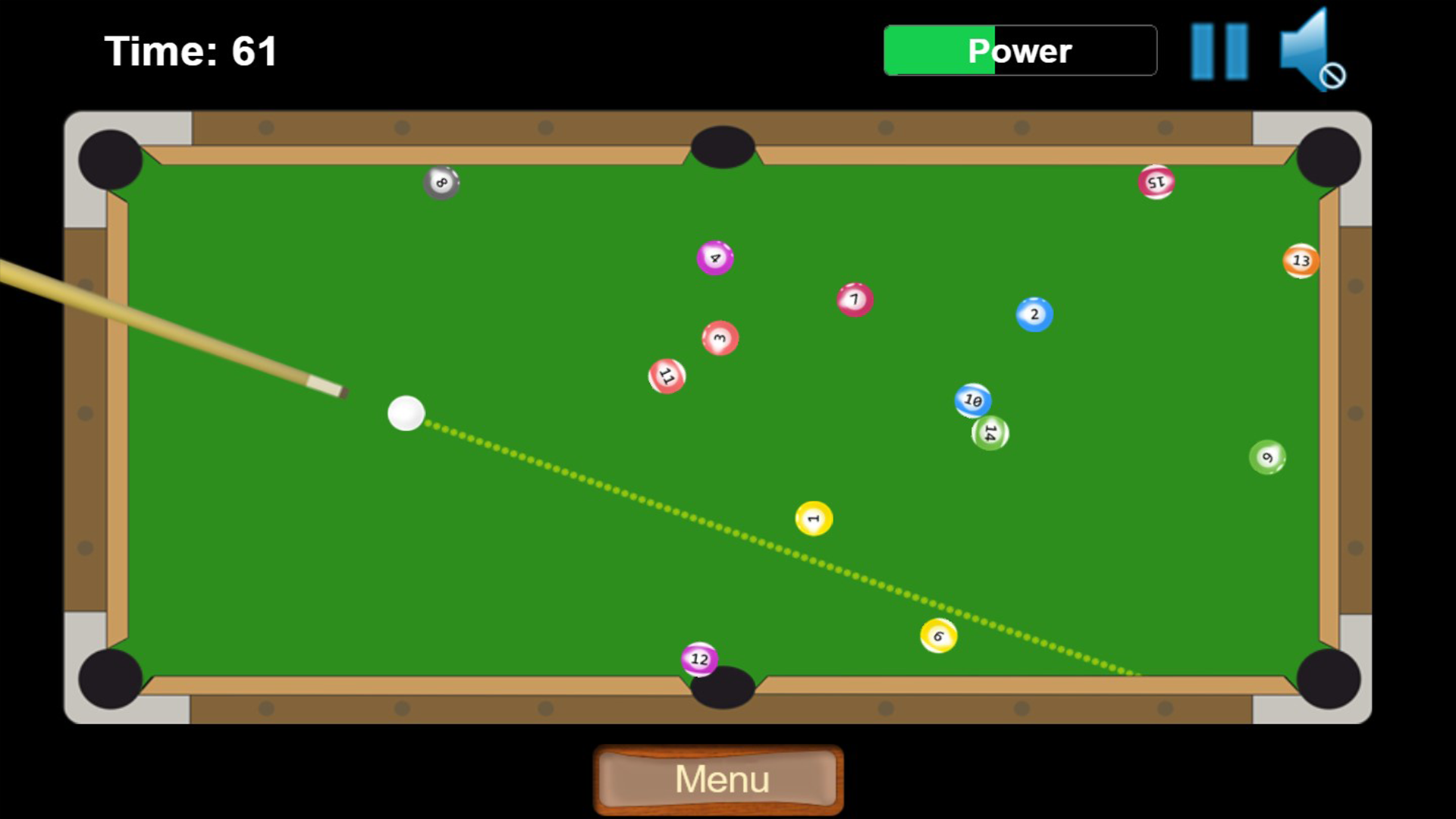Click the striped 11 ball
The image size is (1456, 819).
click(x=667, y=375)
